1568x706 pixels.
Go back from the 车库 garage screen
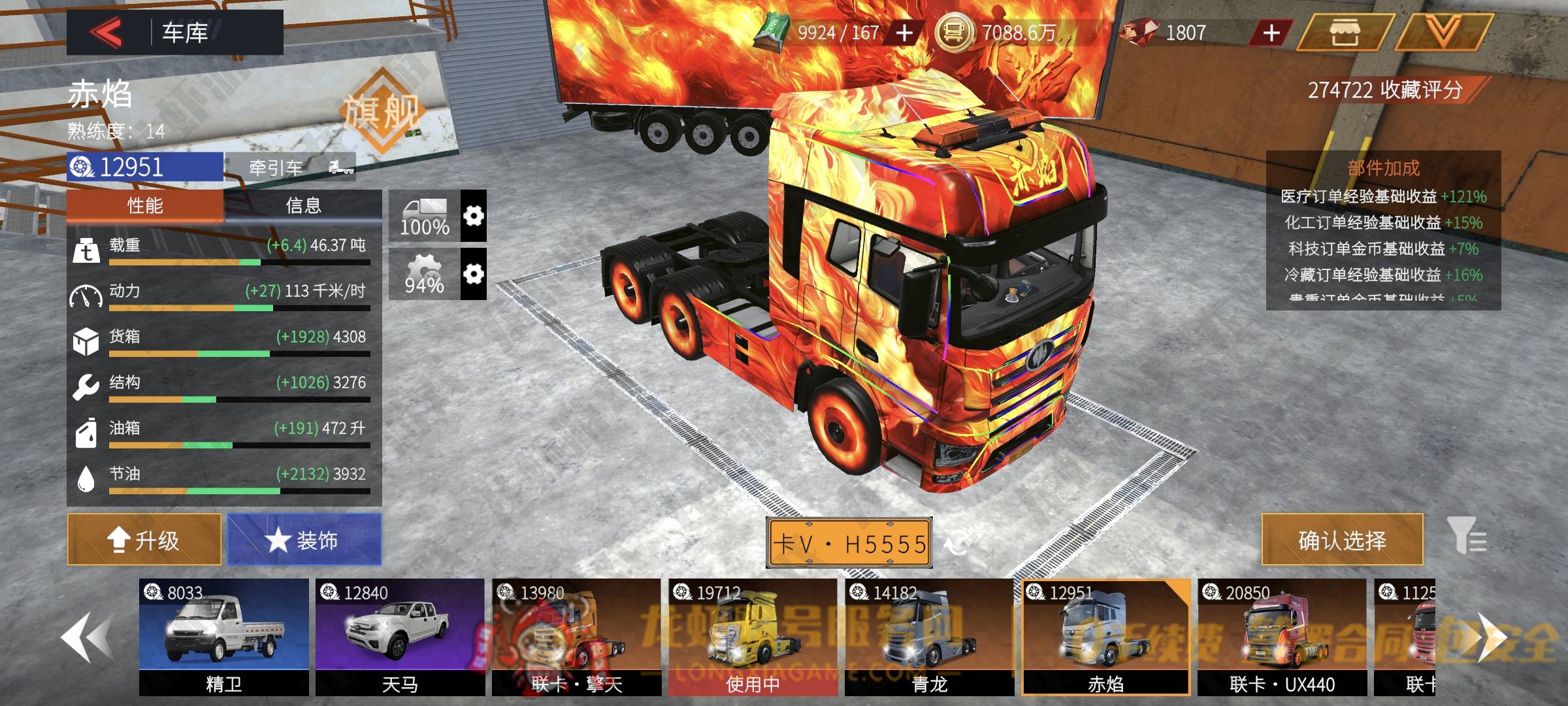point(106,32)
